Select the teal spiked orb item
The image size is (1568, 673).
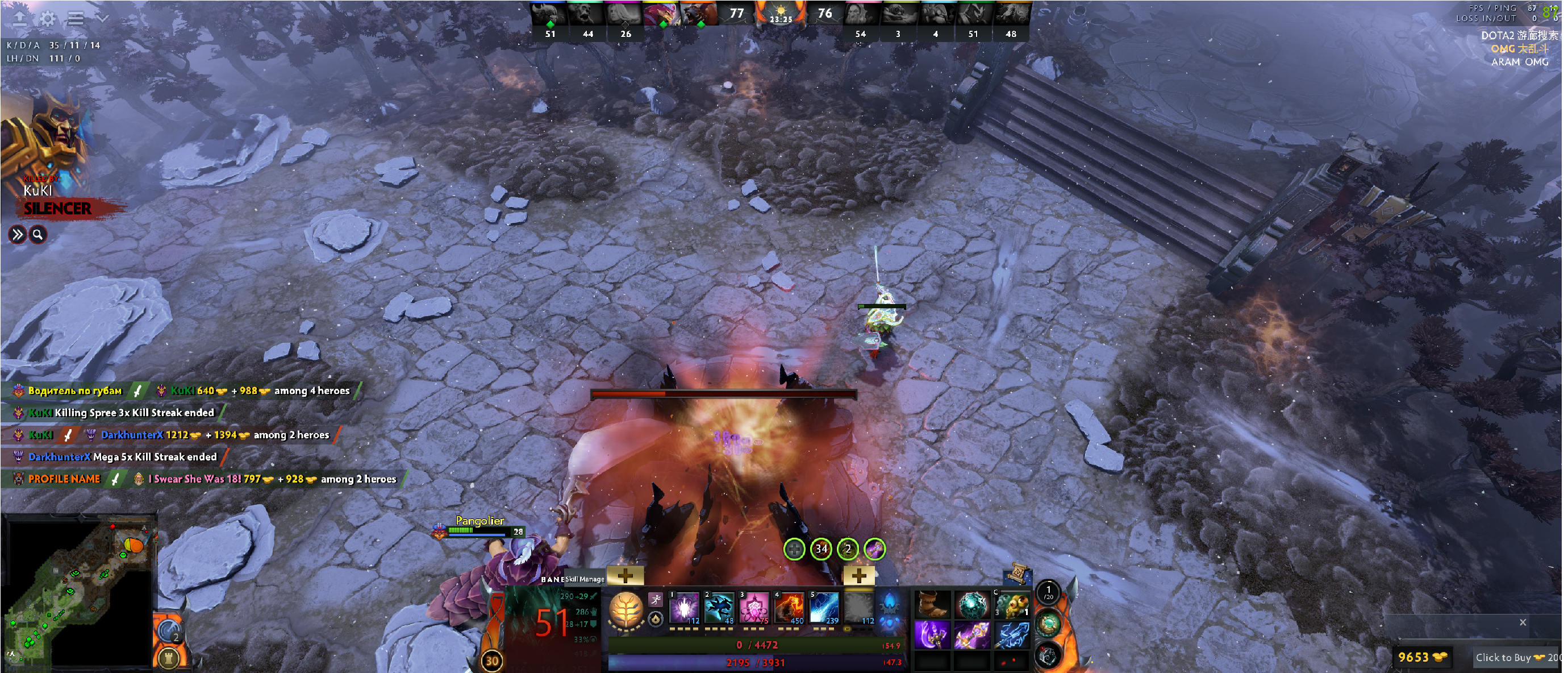[x=972, y=605]
